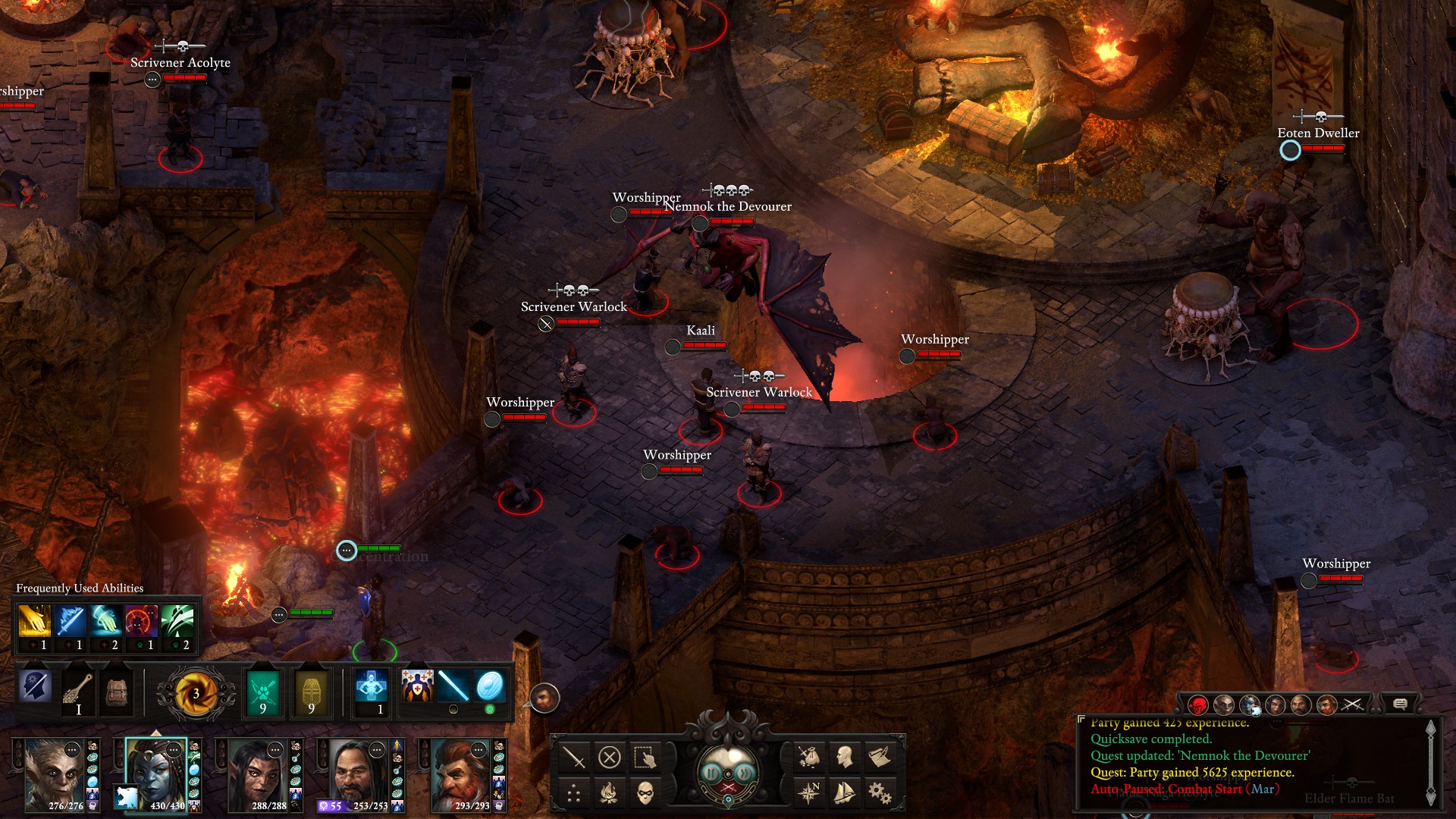1456x819 pixels.
Task: Activate the golden hand frequently used ability
Action: pos(34,622)
